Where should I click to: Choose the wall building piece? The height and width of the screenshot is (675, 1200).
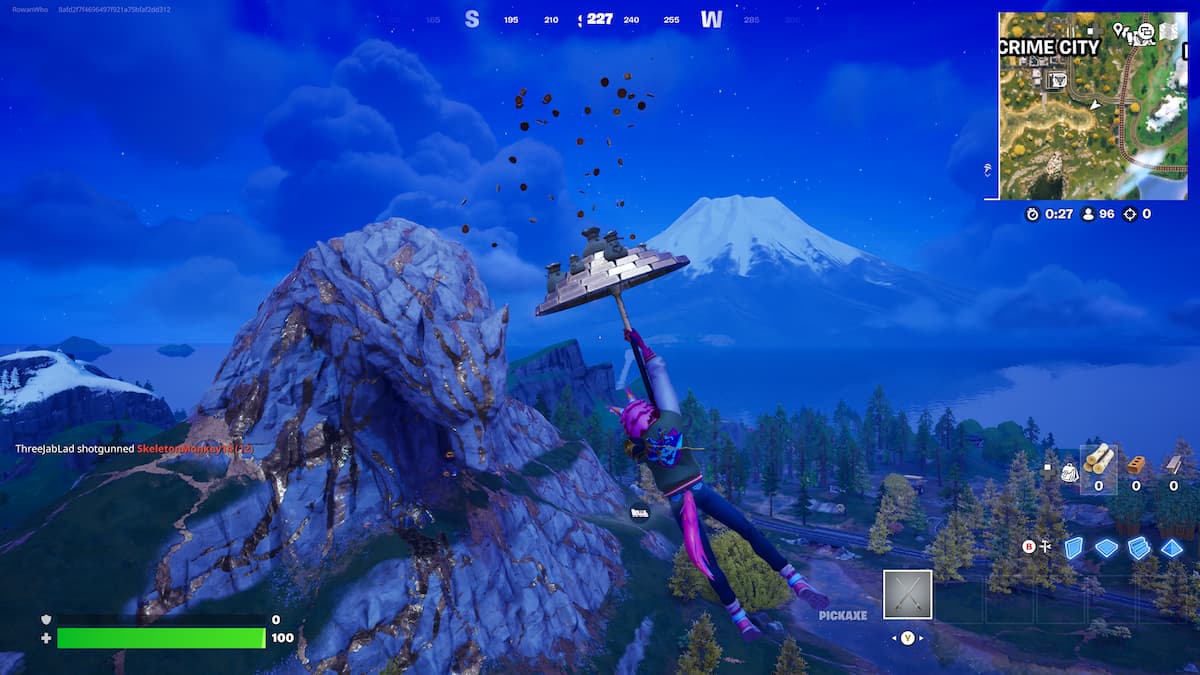pyautogui.click(x=1073, y=548)
